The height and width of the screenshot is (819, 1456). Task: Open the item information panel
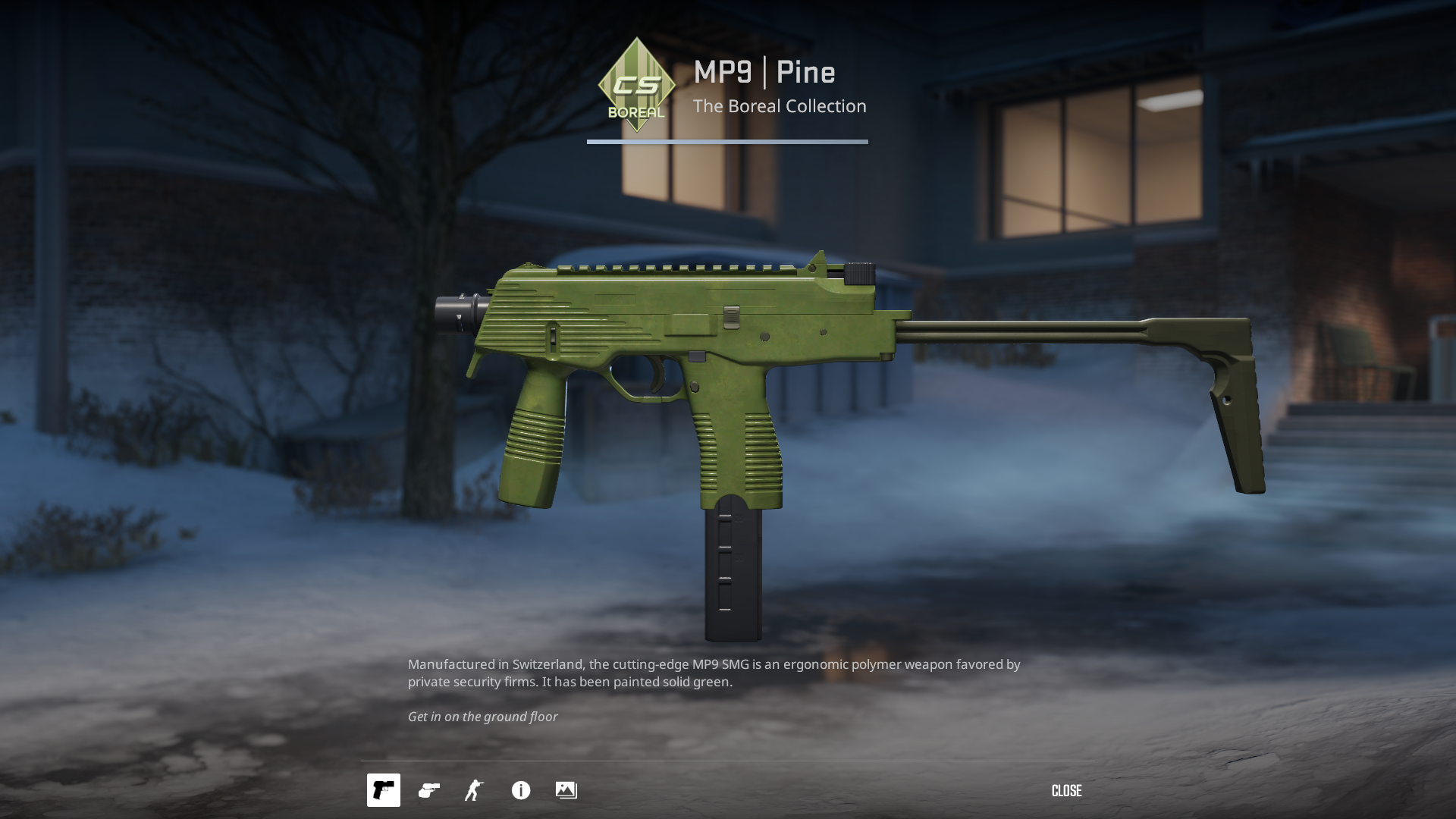521,790
